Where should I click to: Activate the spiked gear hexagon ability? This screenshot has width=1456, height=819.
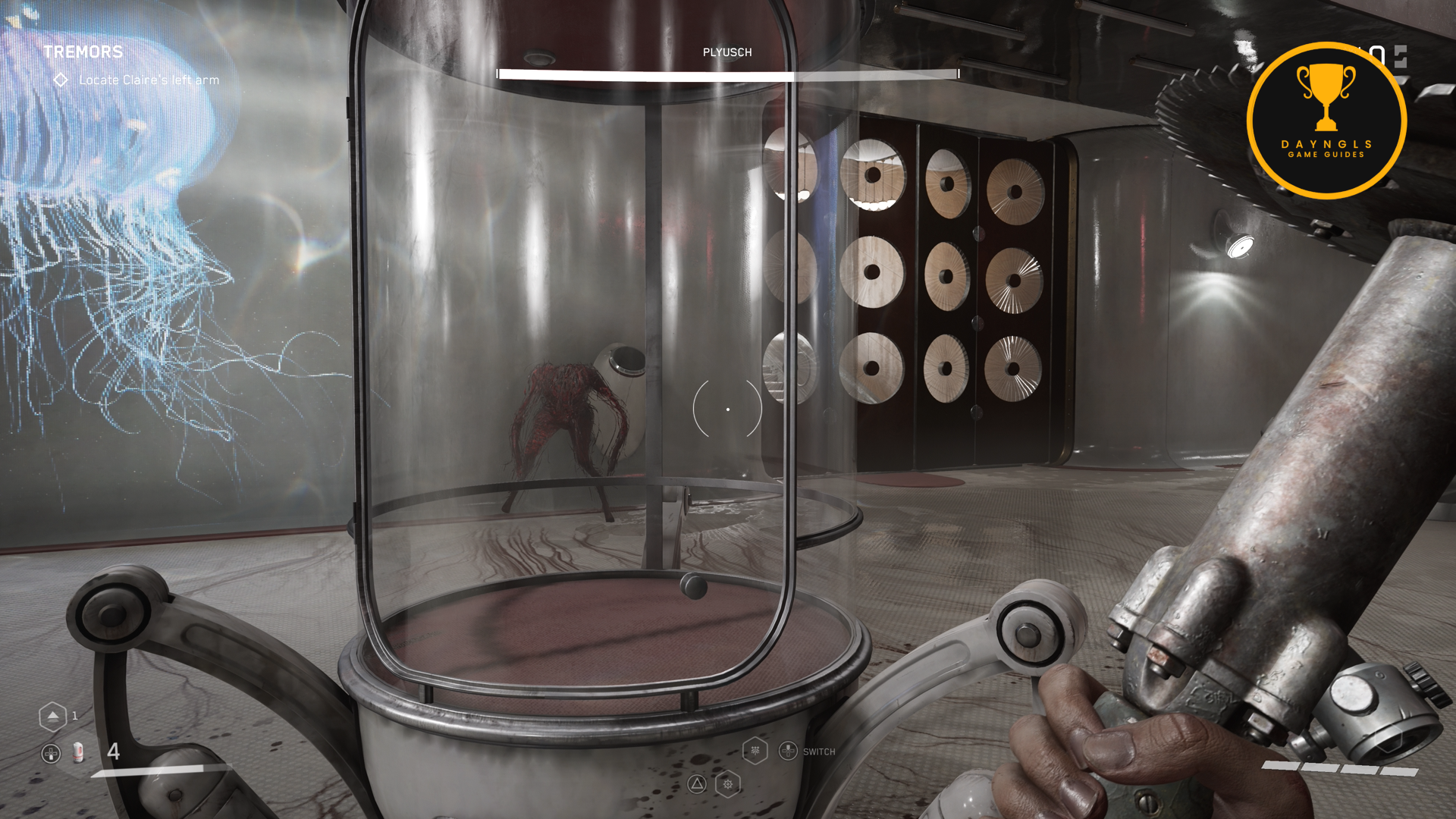point(728,784)
